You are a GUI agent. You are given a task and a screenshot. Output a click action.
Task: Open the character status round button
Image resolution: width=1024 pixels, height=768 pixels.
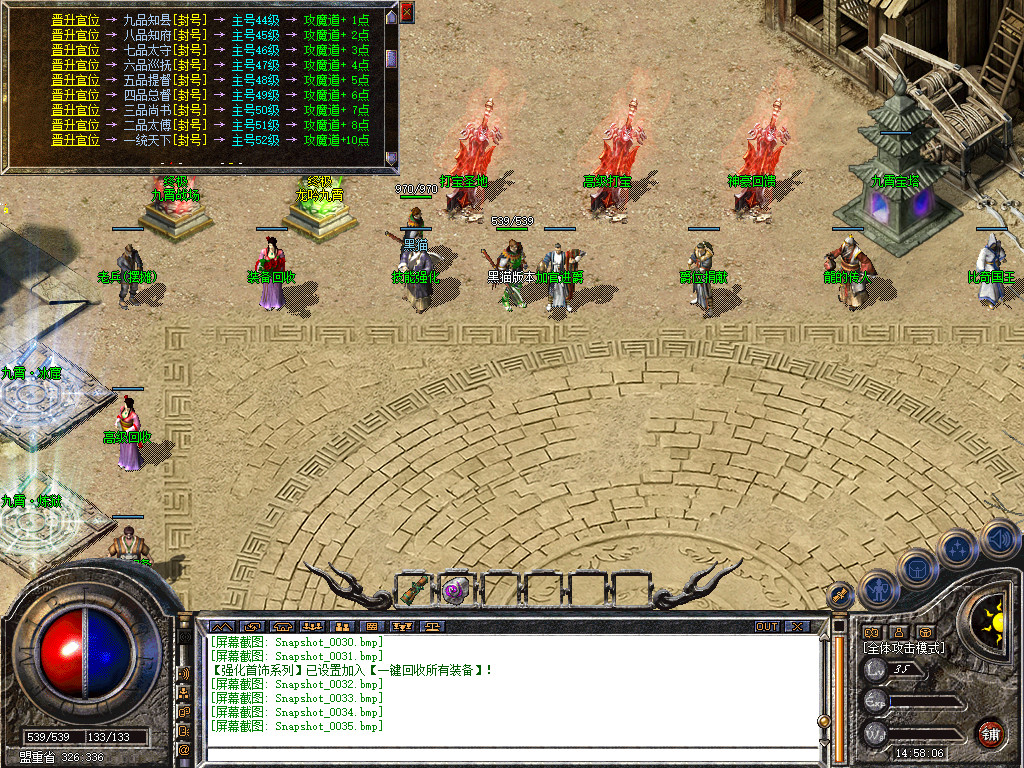(878, 590)
